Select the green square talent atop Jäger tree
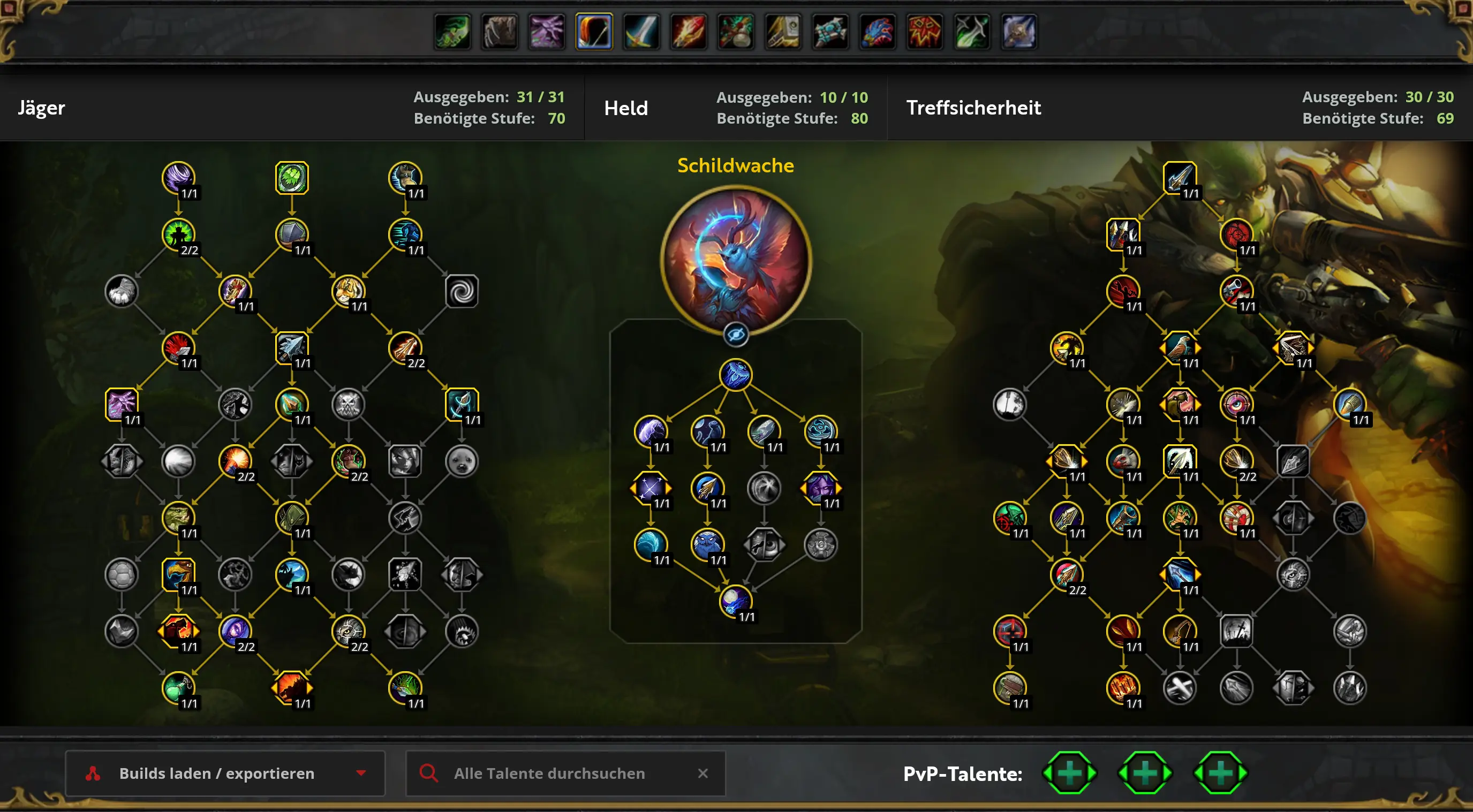This screenshot has width=1473, height=812. (292, 177)
